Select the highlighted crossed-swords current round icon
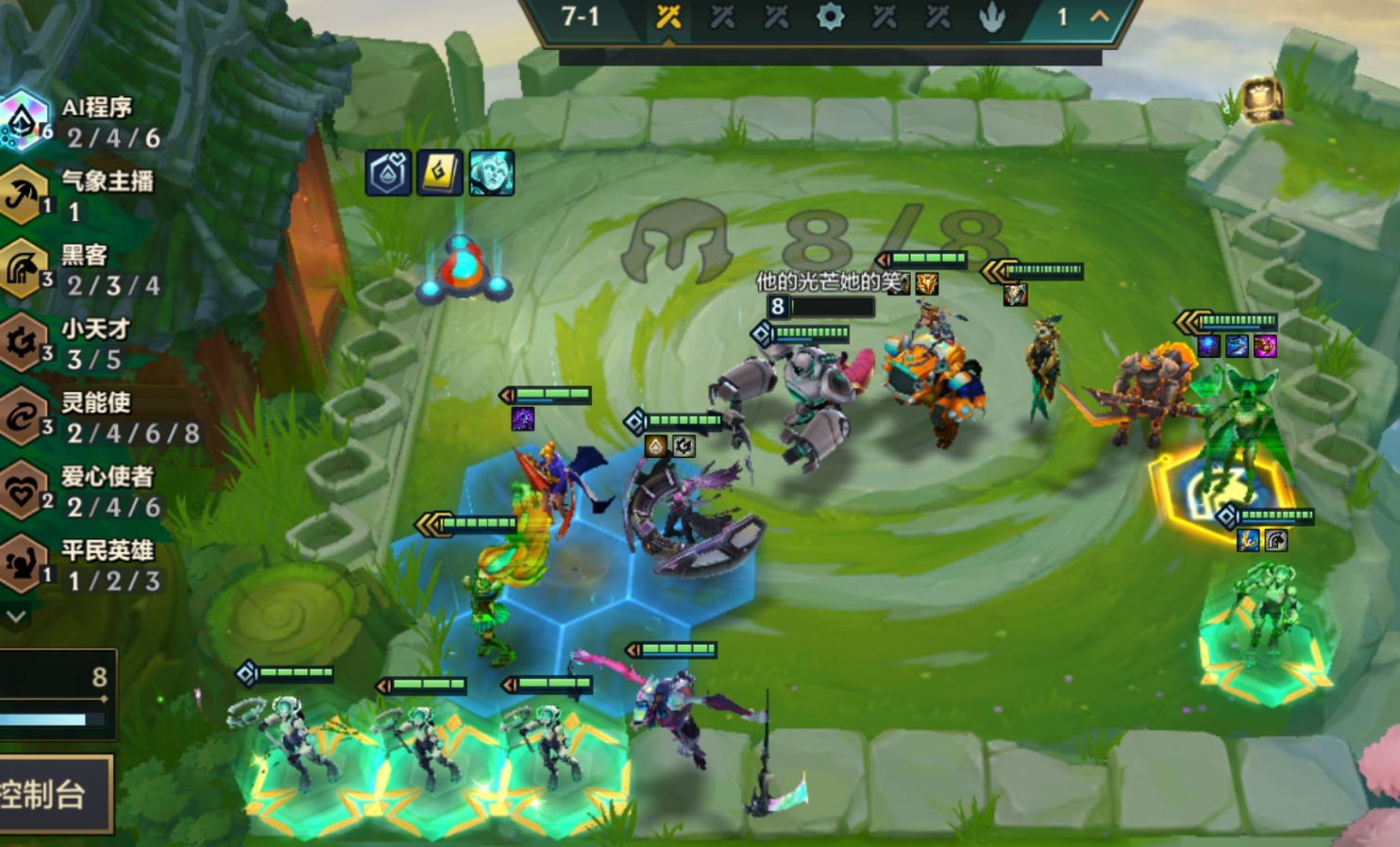This screenshot has height=847, width=1400. [668, 17]
